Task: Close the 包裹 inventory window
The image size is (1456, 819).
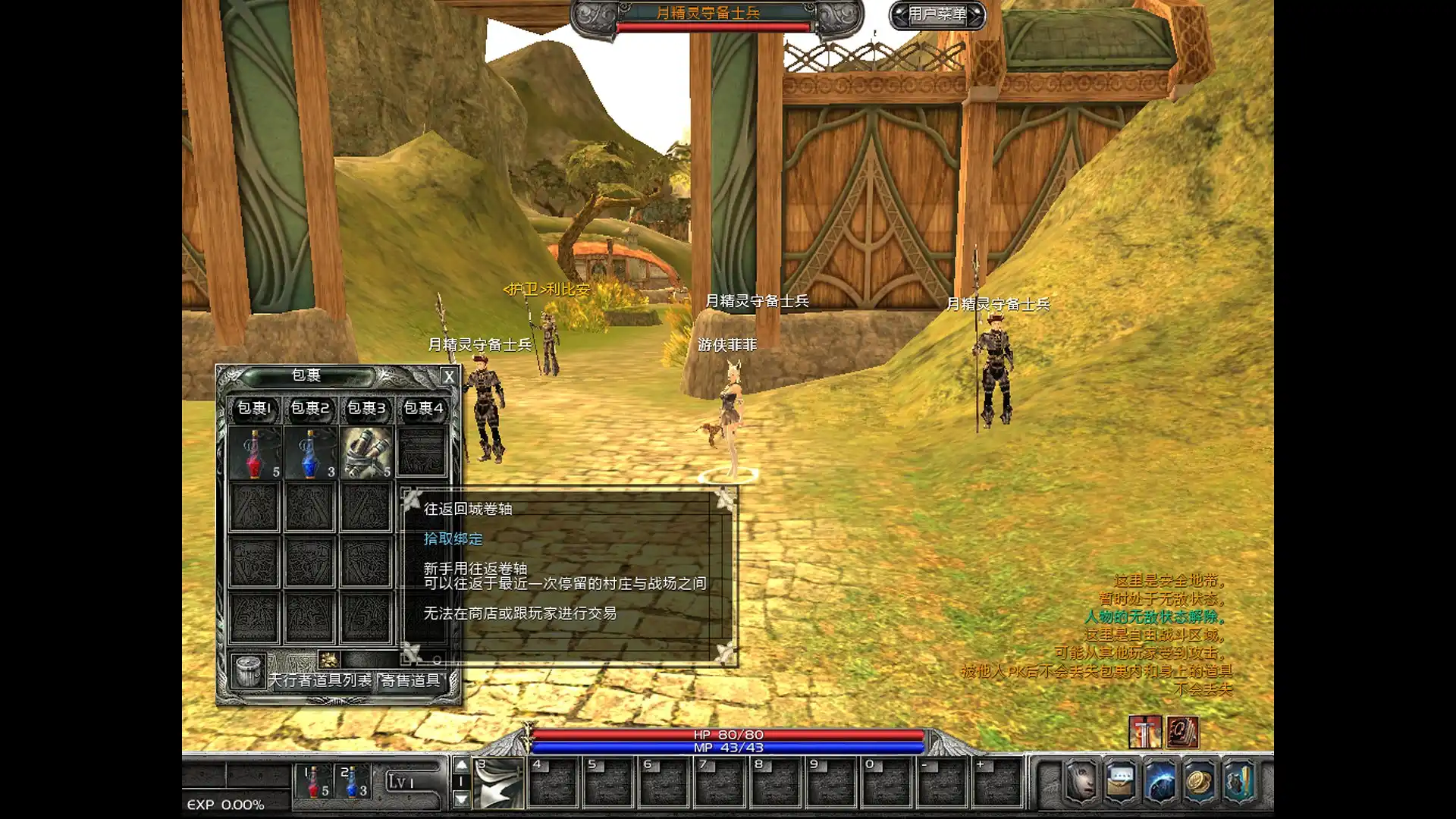Action: coord(449,376)
